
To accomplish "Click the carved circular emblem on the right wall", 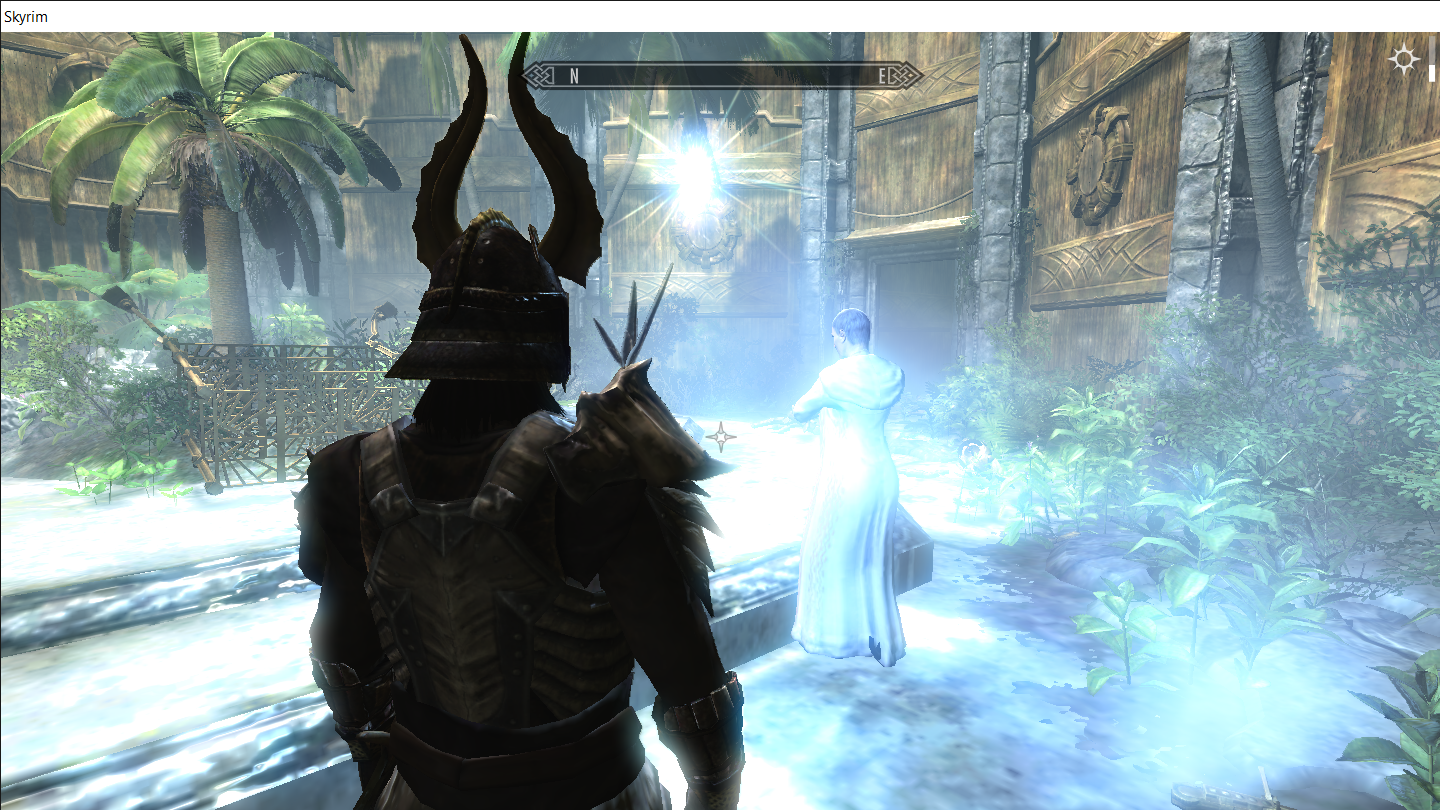I will click(x=1100, y=160).
